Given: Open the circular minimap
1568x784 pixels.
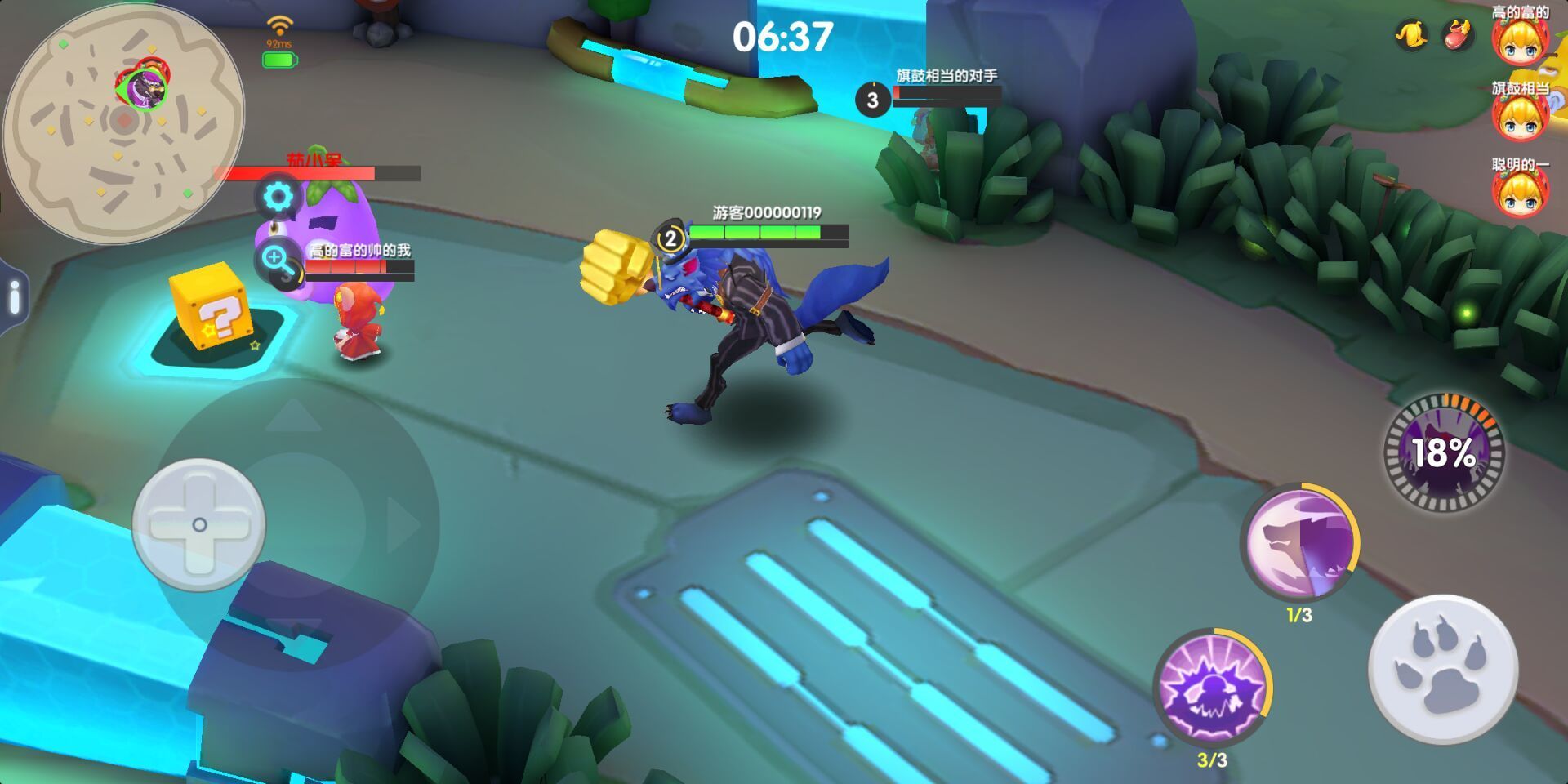Looking at the screenshot, I should pos(122,122).
